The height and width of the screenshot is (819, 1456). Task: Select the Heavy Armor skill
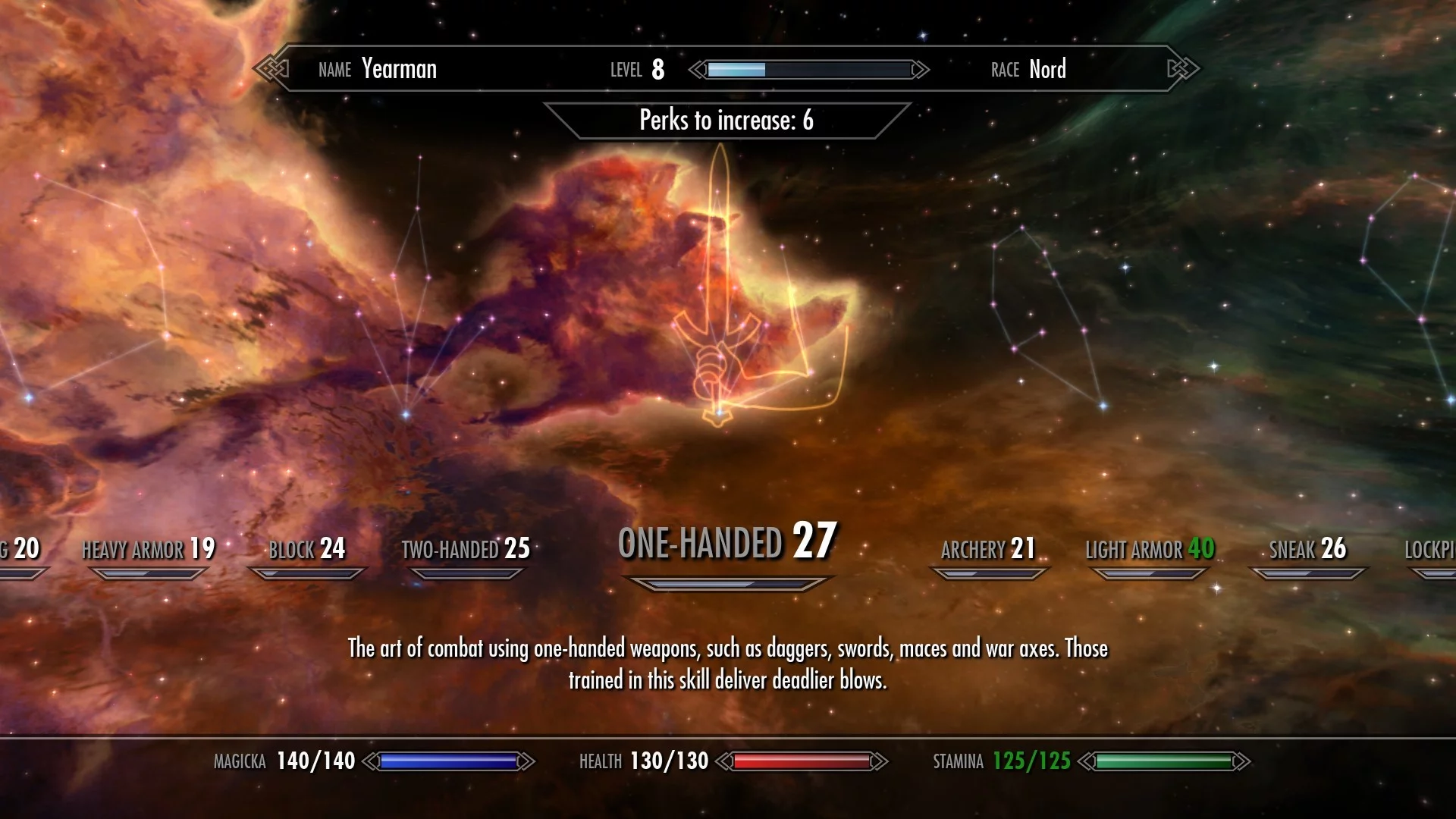149,549
